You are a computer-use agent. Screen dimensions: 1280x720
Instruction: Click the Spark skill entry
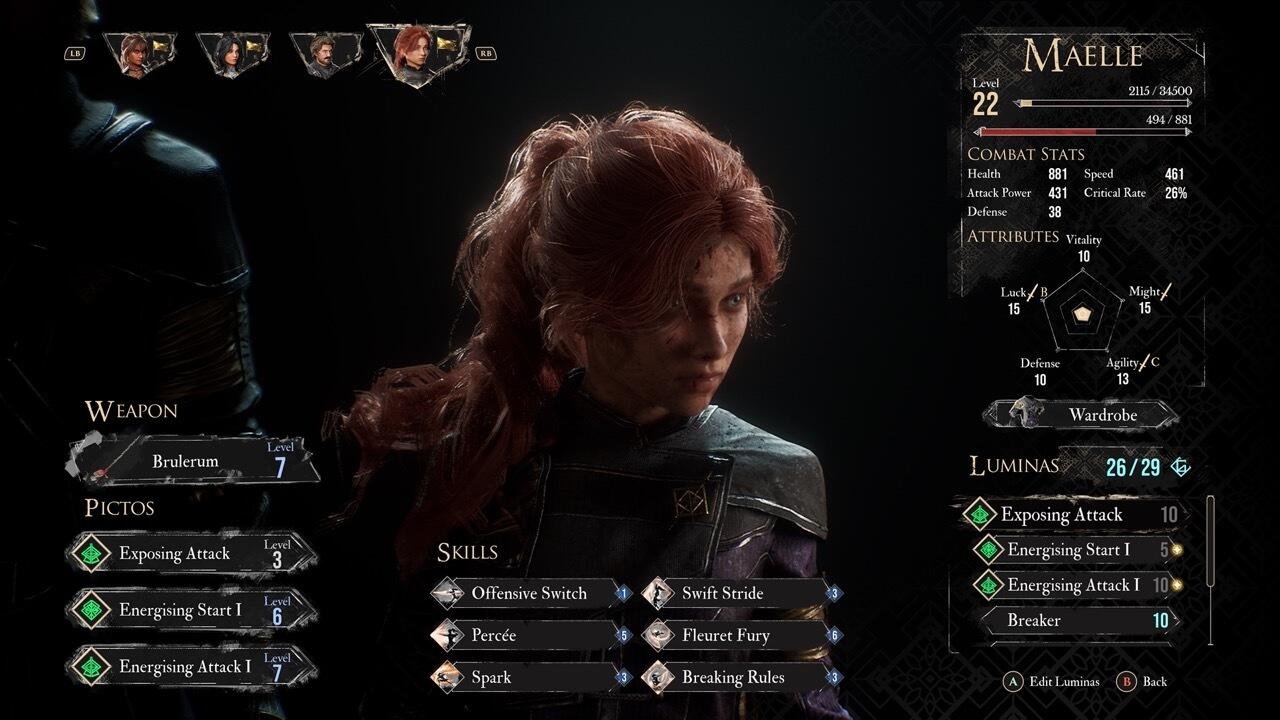[x=530, y=677]
